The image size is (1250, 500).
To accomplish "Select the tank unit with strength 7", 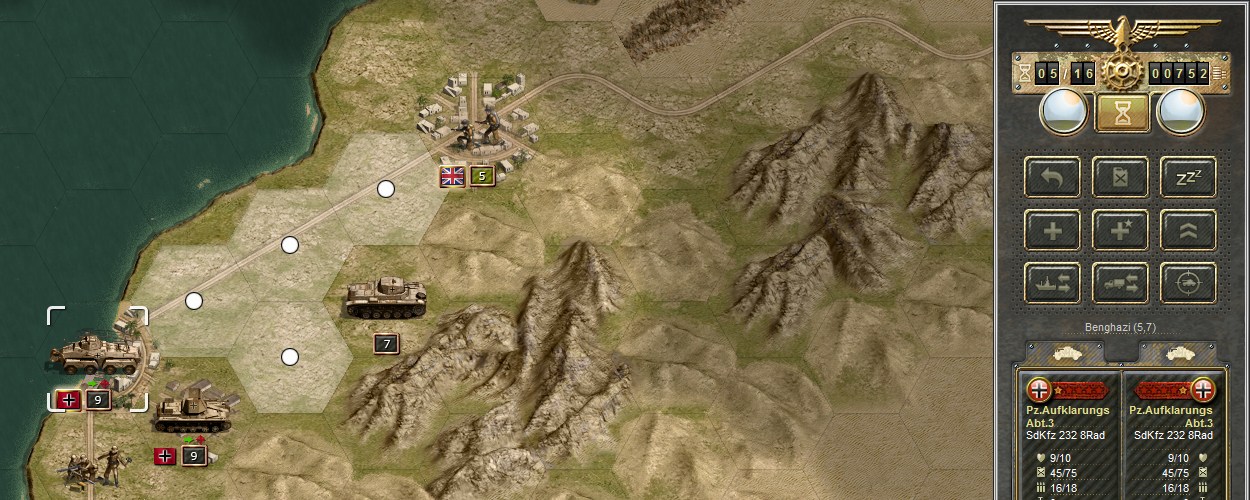I will [x=386, y=298].
